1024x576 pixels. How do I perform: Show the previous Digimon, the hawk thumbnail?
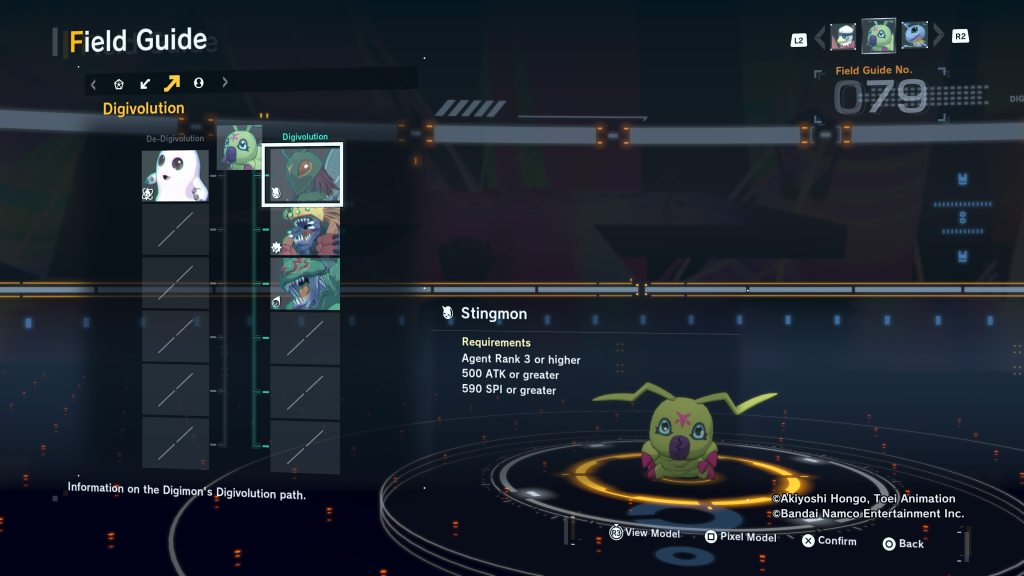843,37
